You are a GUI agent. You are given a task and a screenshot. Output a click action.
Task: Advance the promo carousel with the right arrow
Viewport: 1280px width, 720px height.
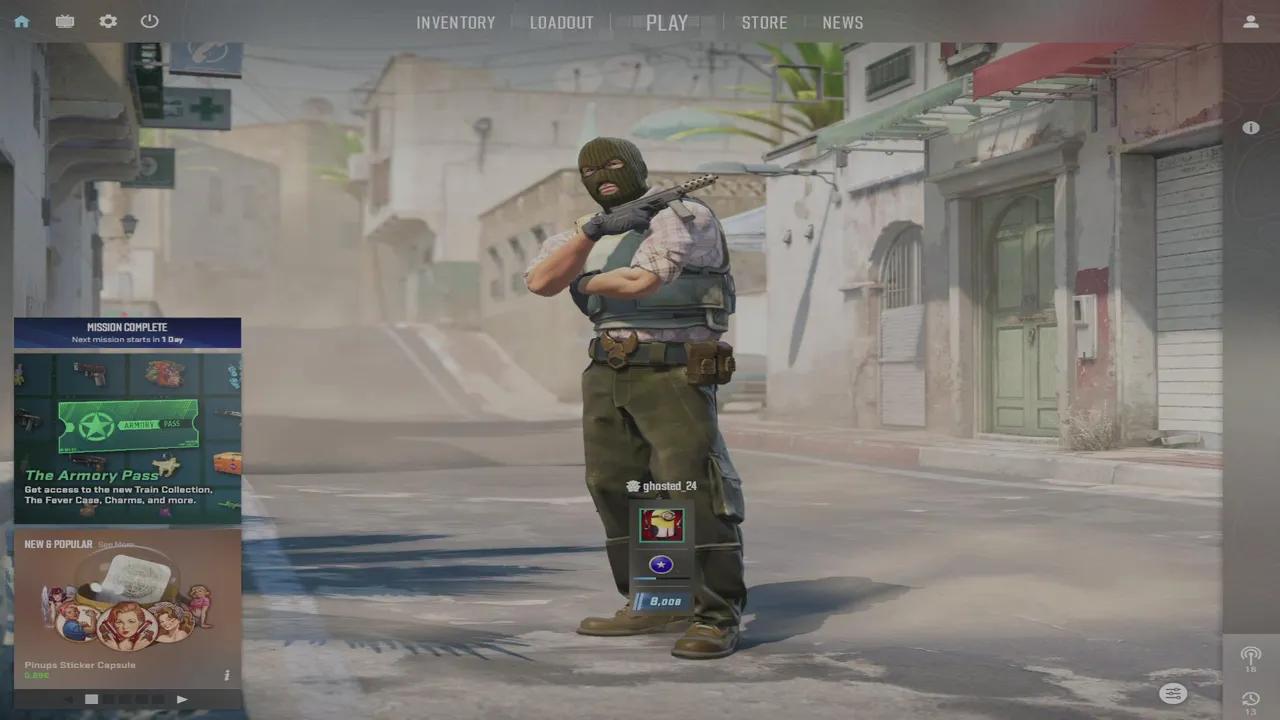tap(182, 699)
